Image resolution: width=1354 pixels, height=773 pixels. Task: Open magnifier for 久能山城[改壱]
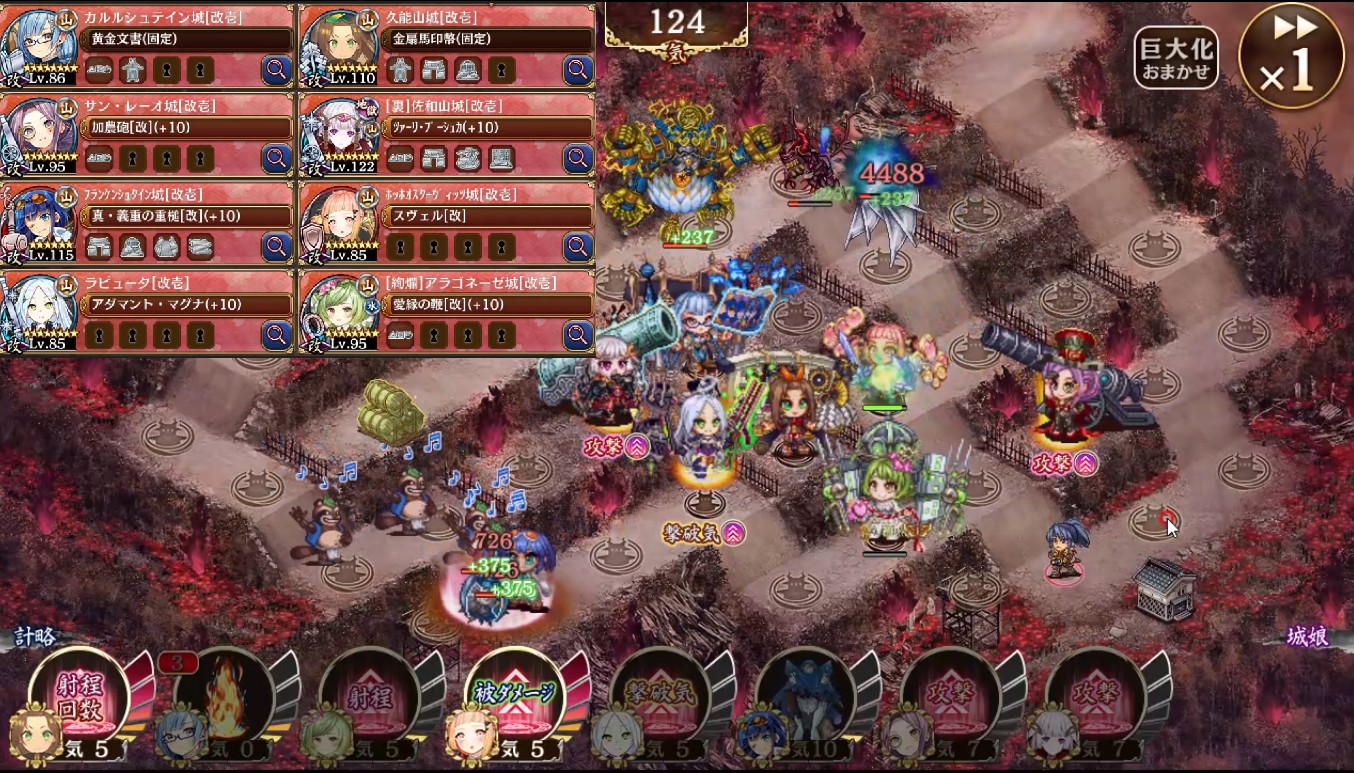(578, 69)
